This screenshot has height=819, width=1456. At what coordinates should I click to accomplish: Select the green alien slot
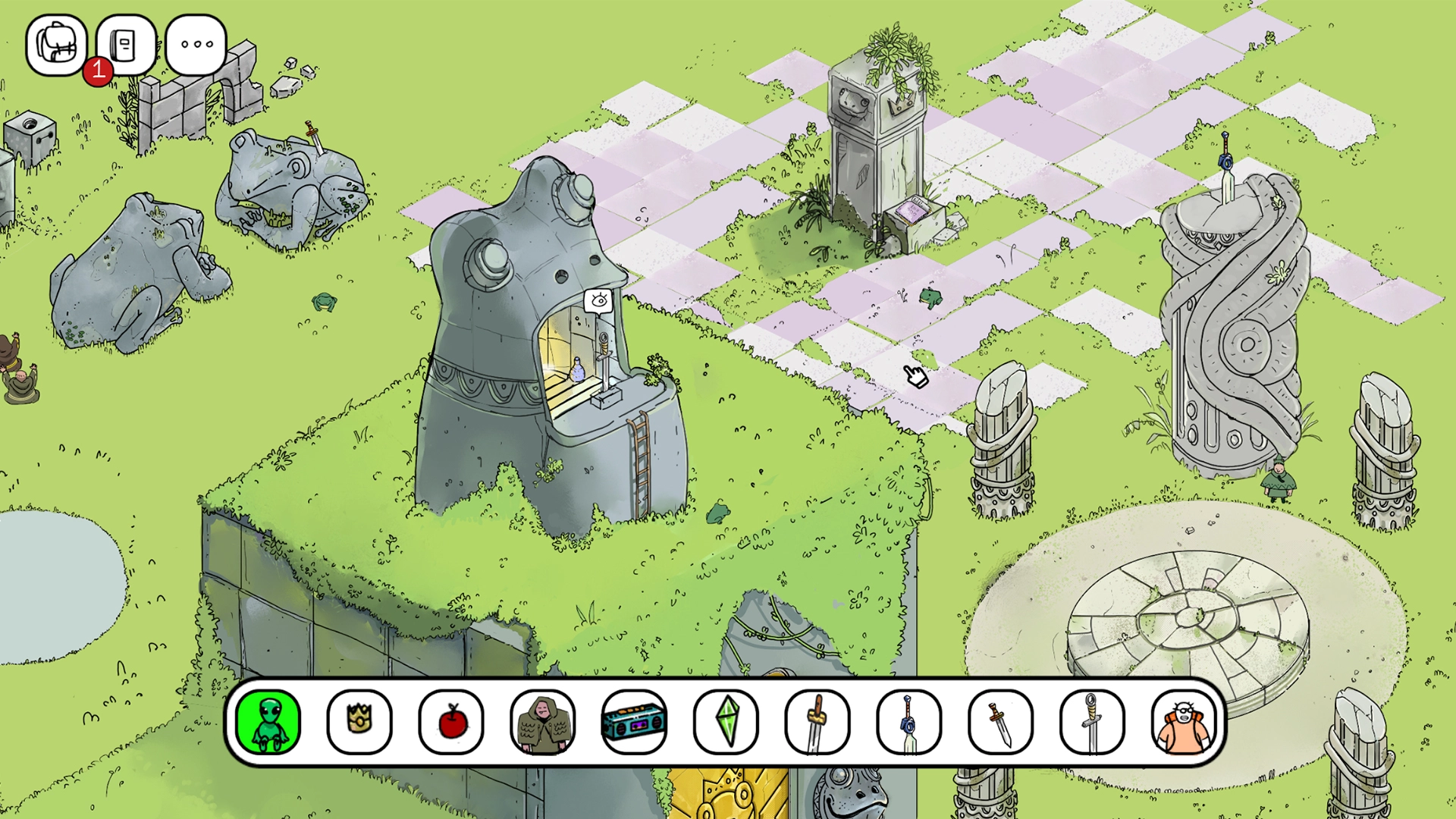[x=268, y=721]
